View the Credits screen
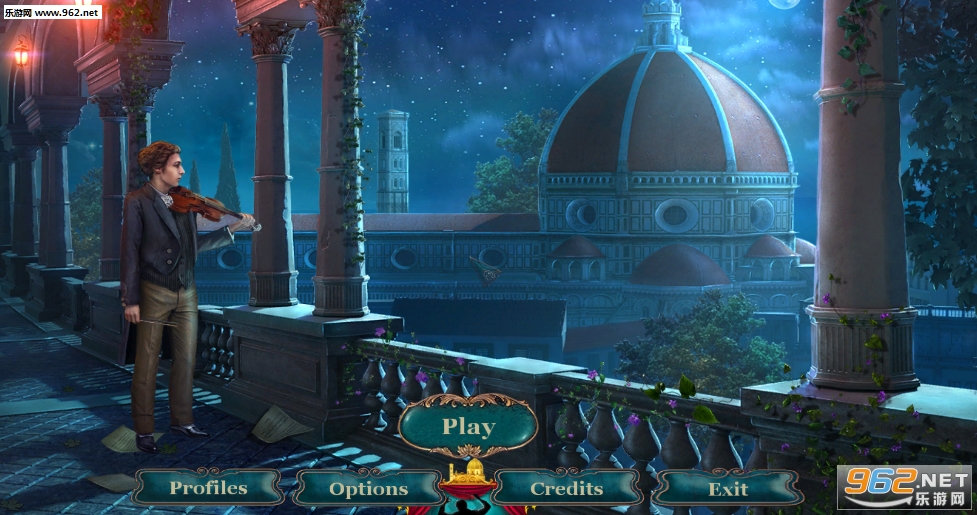The image size is (977, 515). click(x=566, y=488)
